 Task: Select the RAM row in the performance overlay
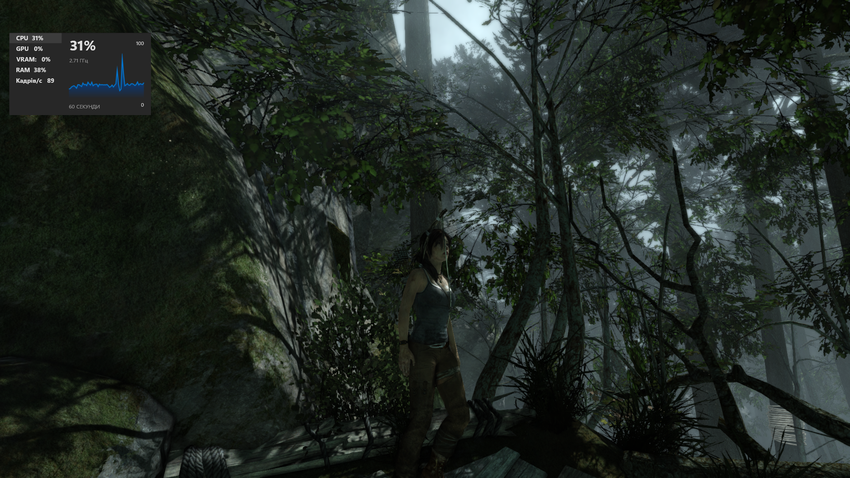(31, 70)
